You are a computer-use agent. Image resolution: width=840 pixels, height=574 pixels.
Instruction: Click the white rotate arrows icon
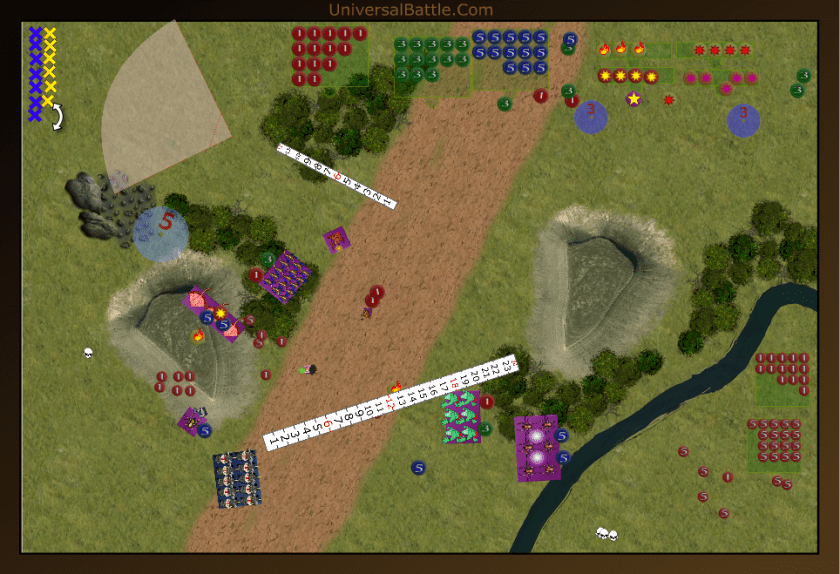(x=57, y=118)
